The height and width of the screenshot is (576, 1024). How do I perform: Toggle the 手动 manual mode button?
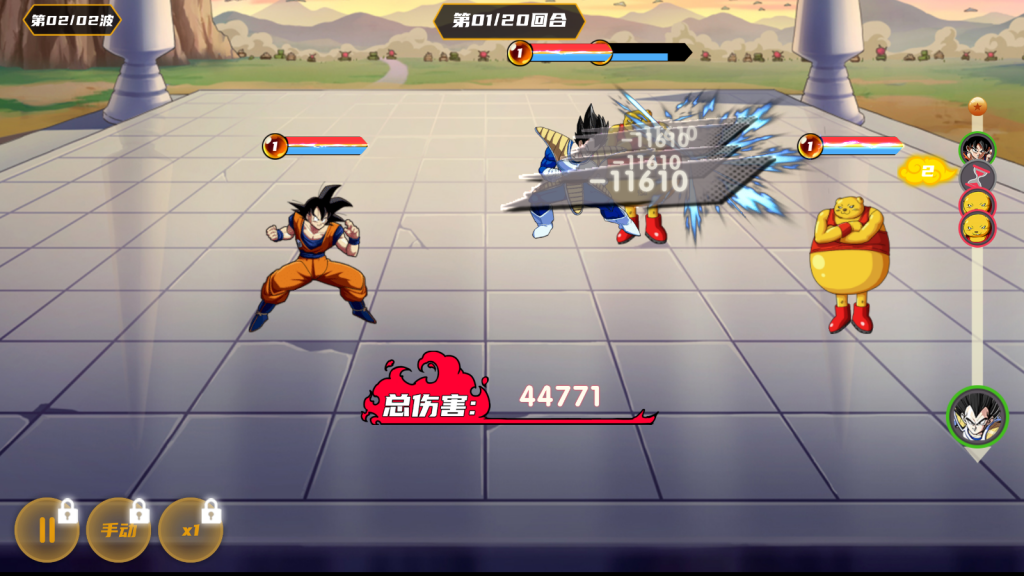tap(118, 530)
